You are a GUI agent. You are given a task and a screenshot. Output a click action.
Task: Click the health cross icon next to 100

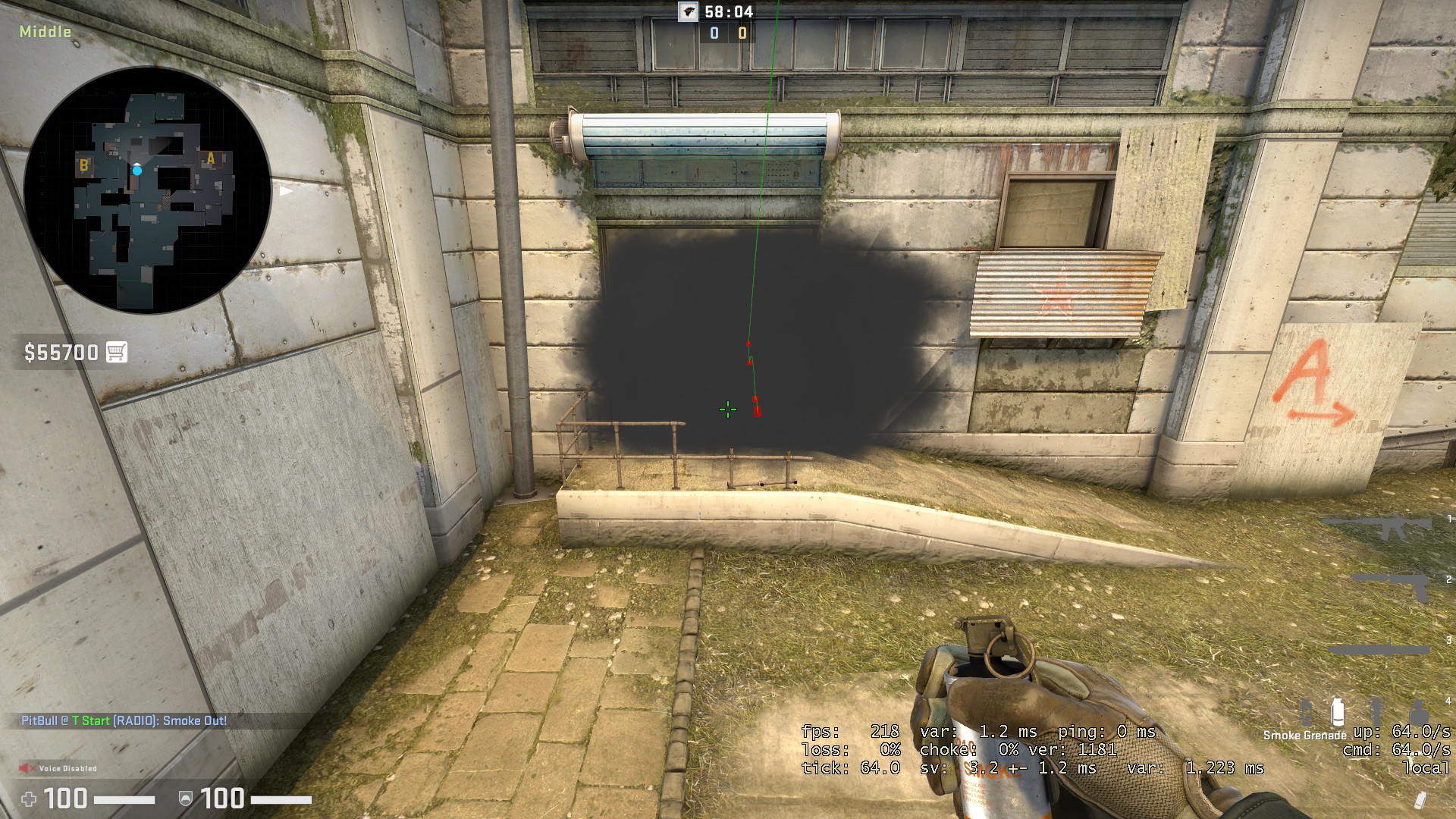(28, 800)
